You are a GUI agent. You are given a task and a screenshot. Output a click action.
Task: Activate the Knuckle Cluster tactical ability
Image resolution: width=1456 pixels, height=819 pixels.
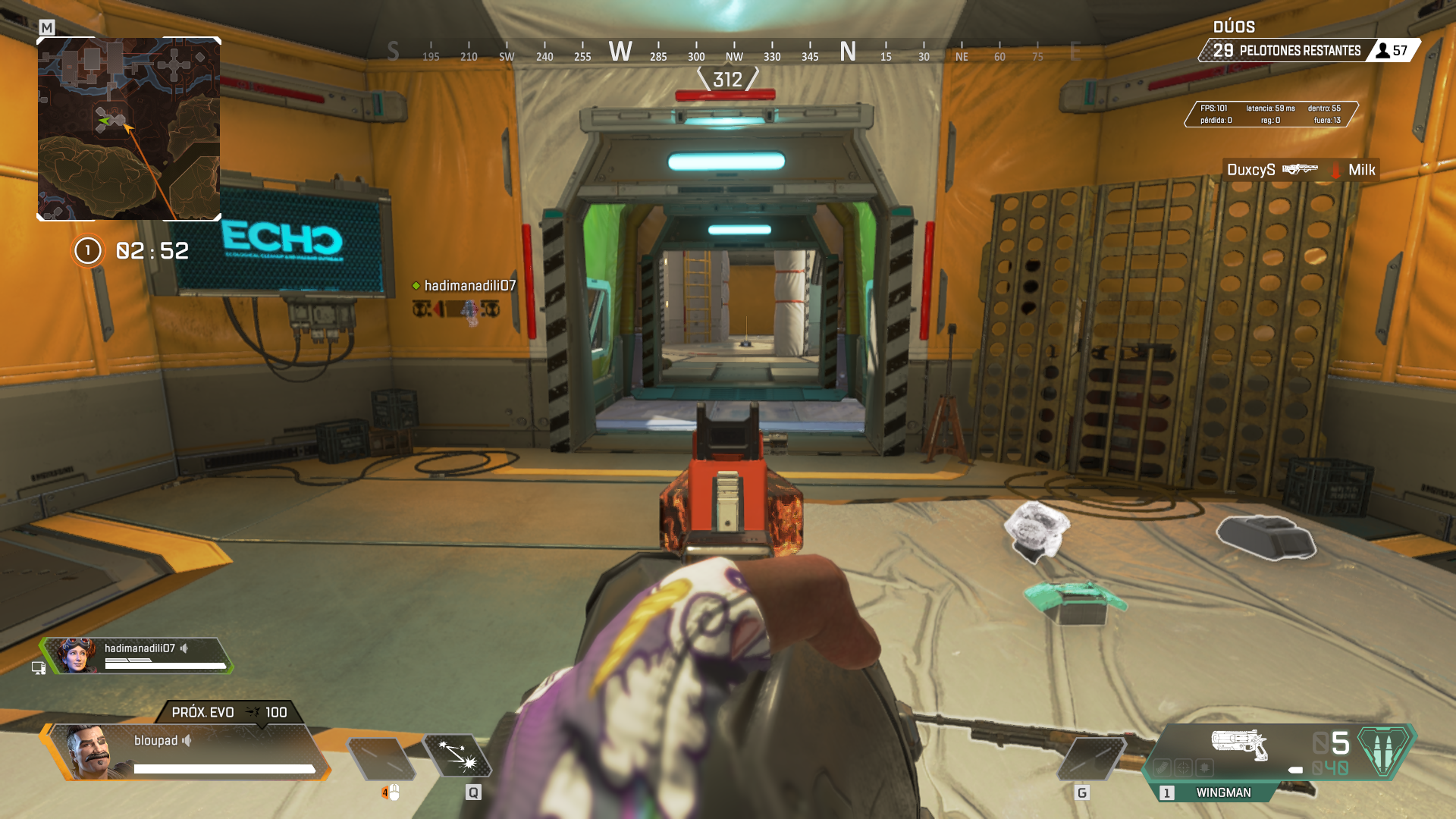click(457, 756)
